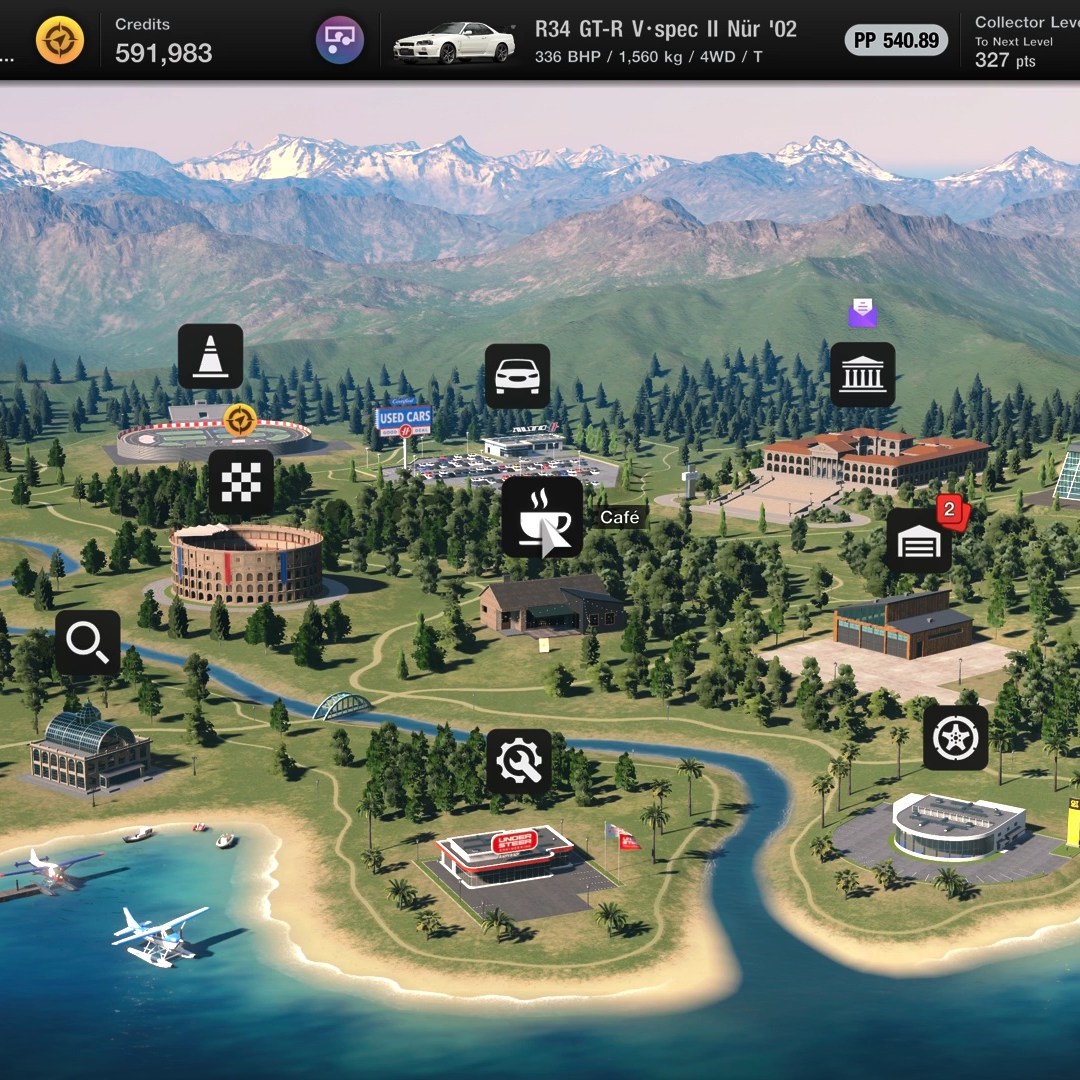The width and height of the screenshot is (1080, 1080).
Task: Open the wheel GT Auto icon
Action: (955, 738)
